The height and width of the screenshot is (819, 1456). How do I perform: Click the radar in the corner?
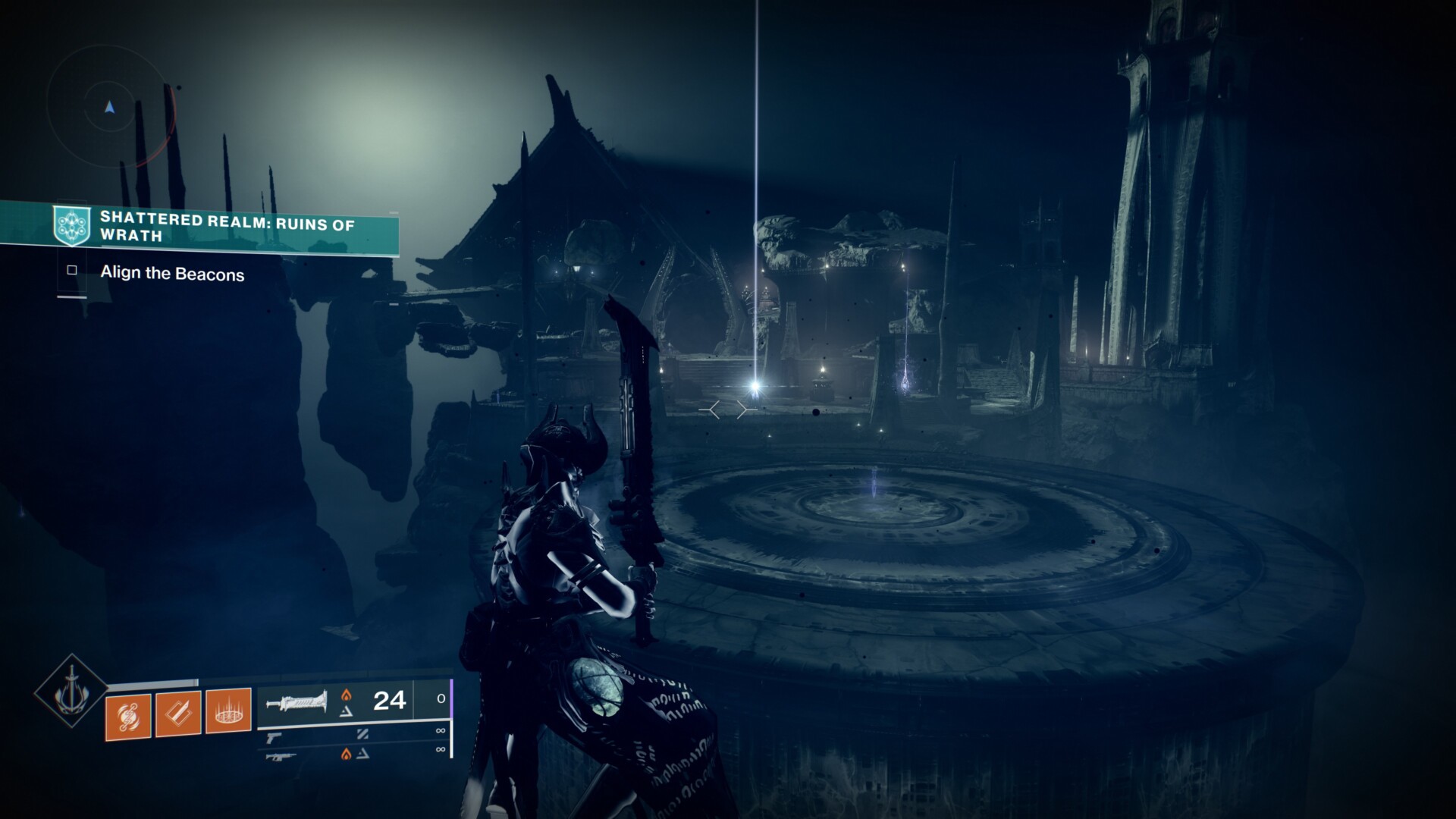click(110, 108)
